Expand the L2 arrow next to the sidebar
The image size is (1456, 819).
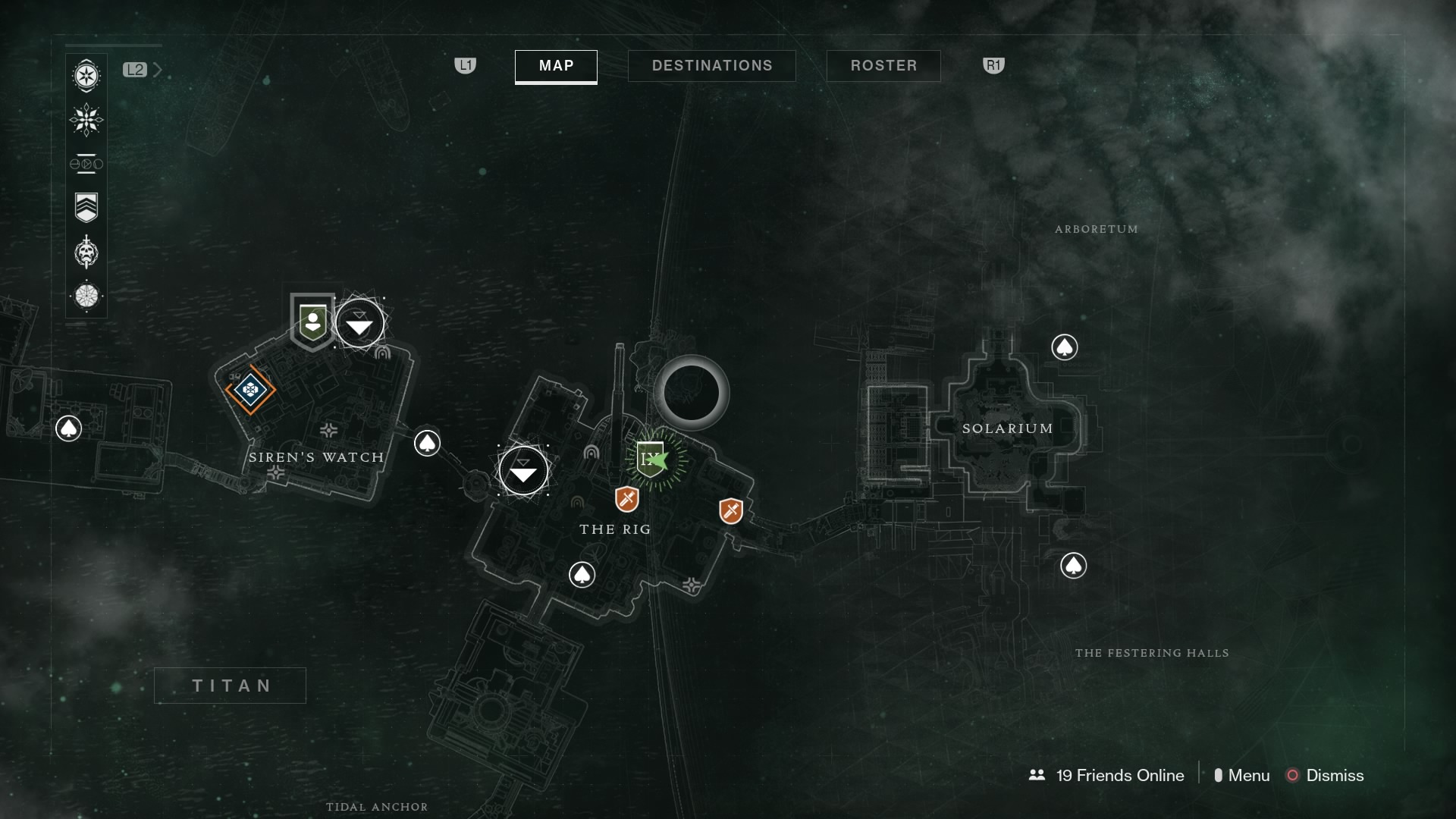[x=158, y=69]
